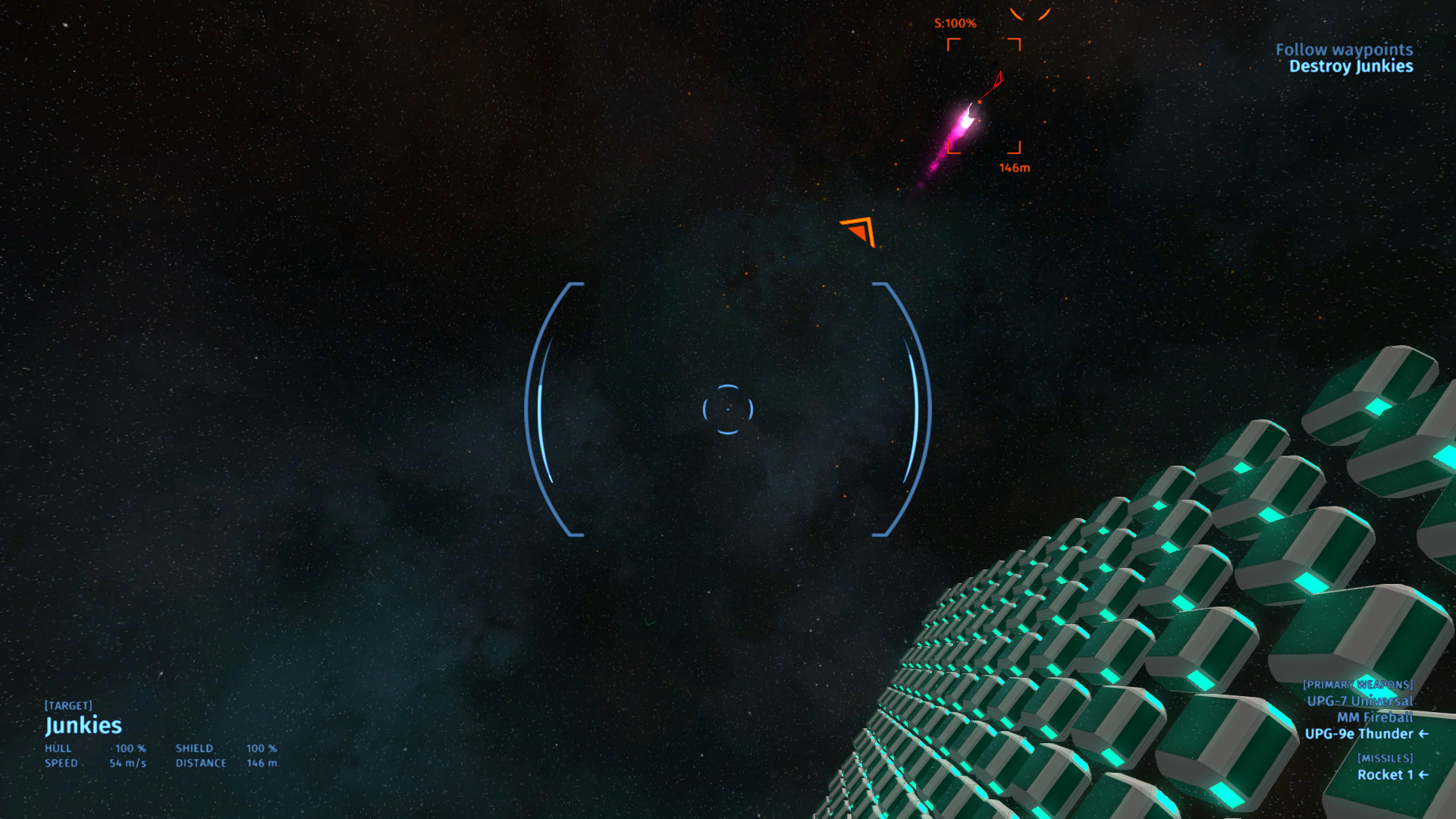Click the Junkies target name label
1456x819 pixels.
tap(83, 726)
